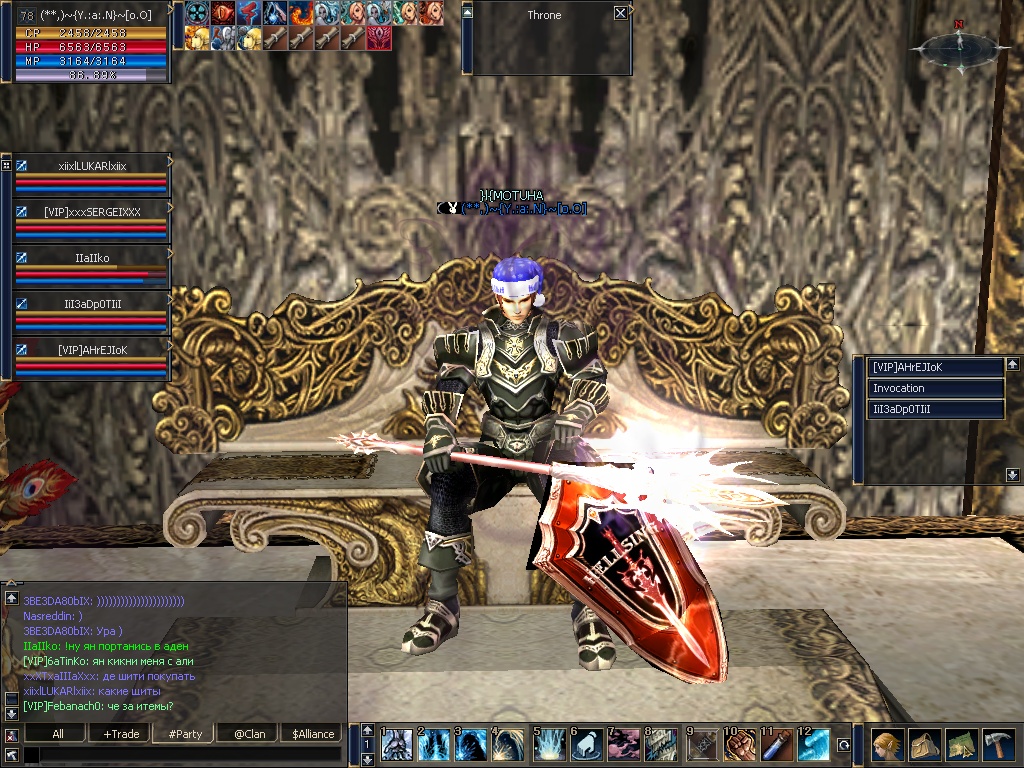Close the Throne target window
This screenshot has width=1024, height=768.
pos(621,13)
